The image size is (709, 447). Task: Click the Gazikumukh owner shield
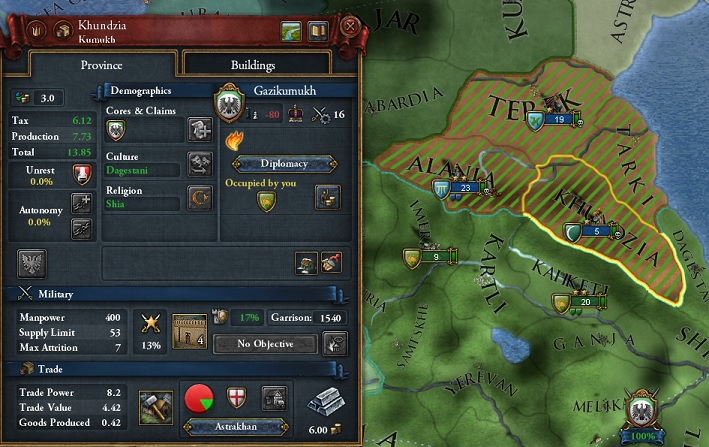(229, 102)
